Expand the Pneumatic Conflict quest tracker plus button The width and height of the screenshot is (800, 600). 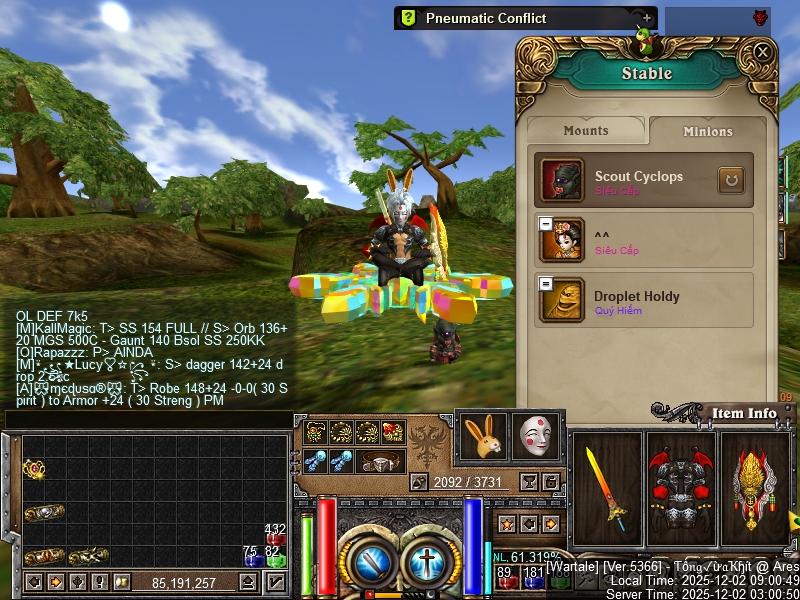[x=647, y=18]
